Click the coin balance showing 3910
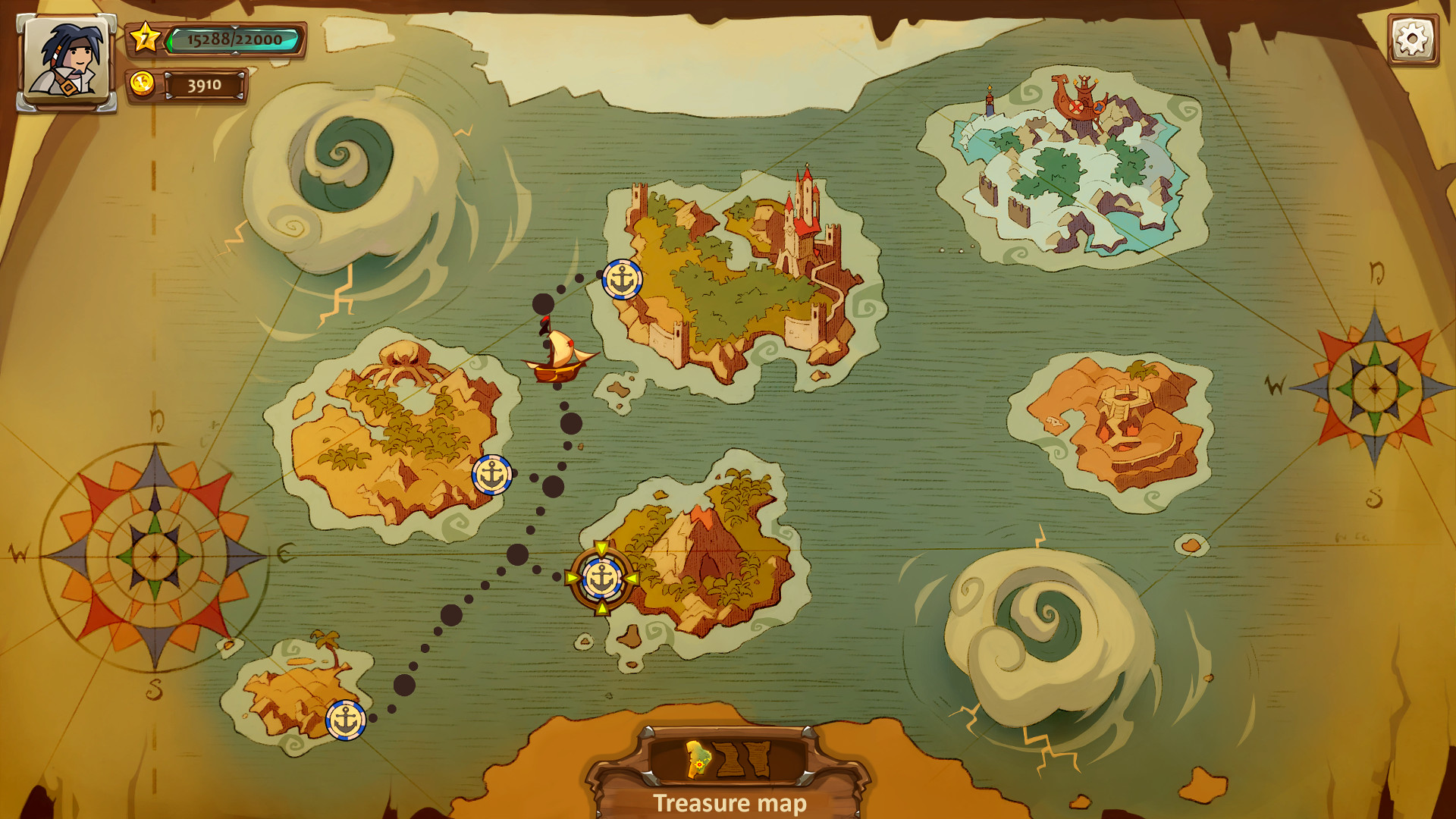The width and height of the screenshot is (1456, 819). coord(206,86)
